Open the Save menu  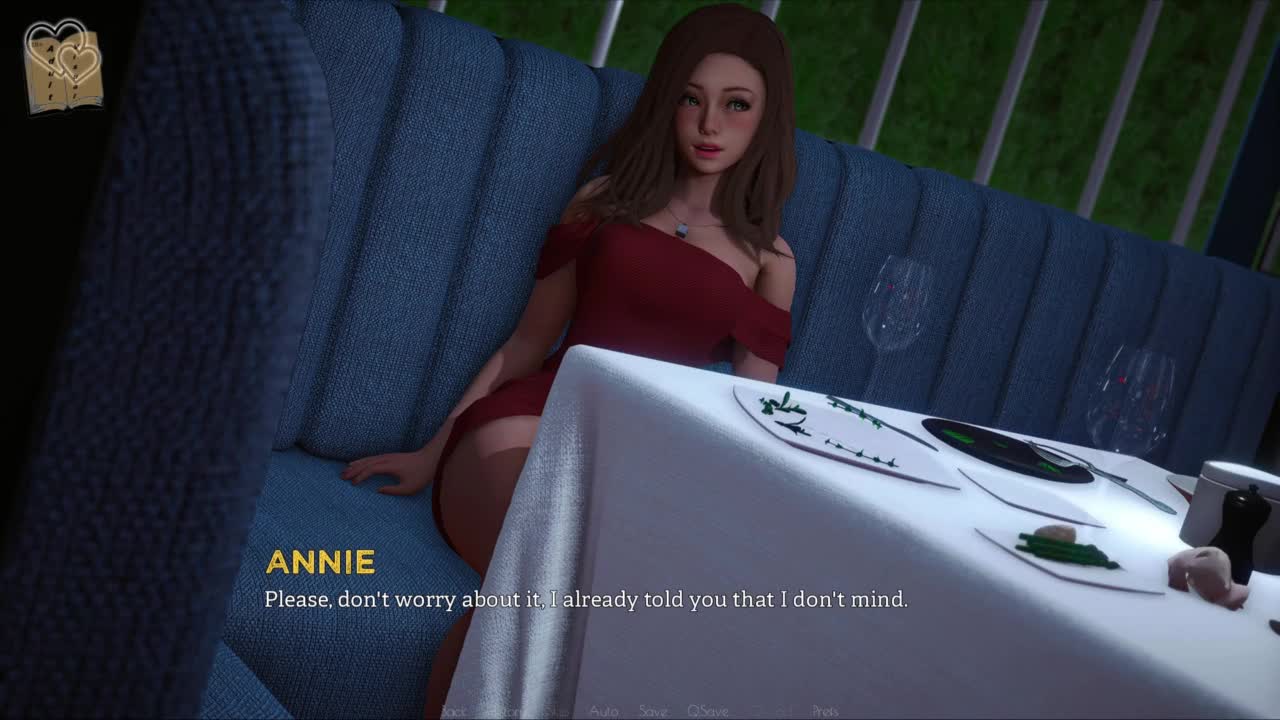653,711
